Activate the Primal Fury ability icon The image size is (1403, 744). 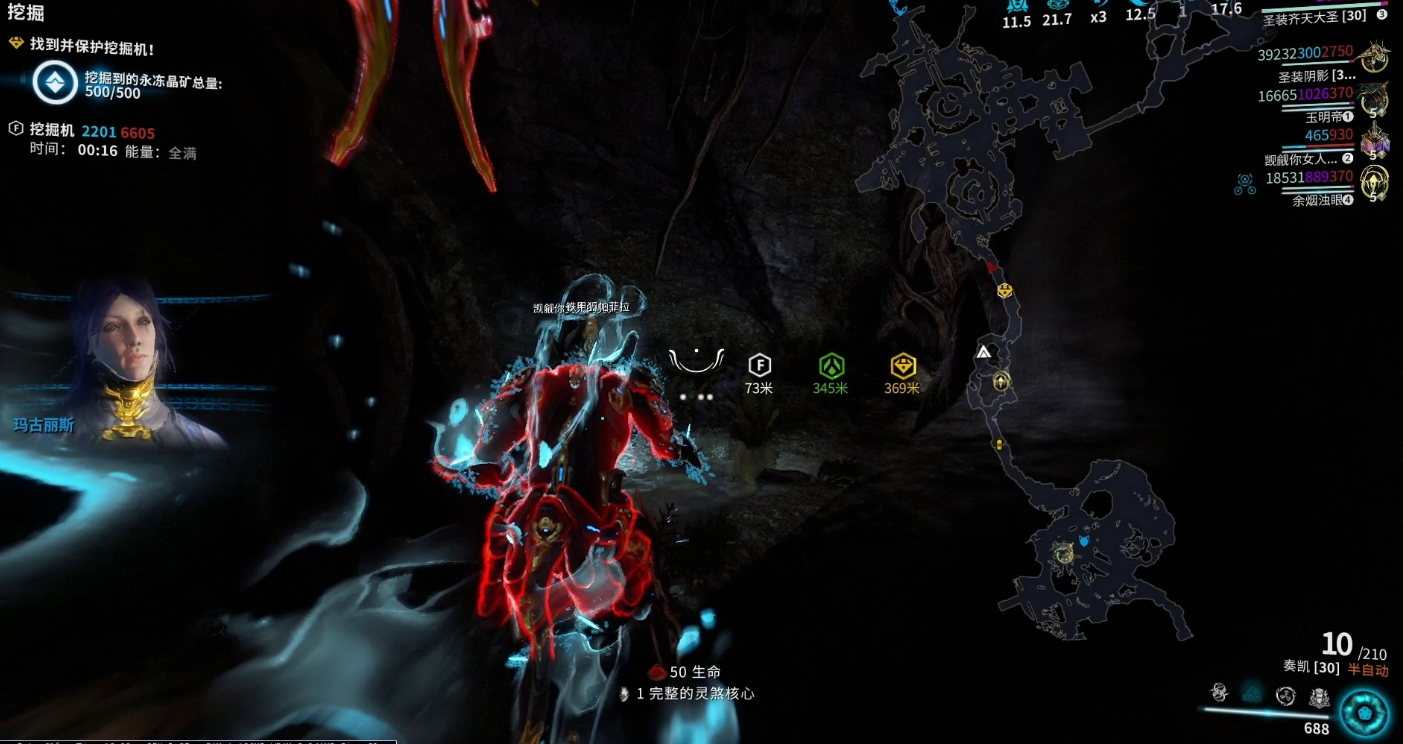(x=1319, y=697)
